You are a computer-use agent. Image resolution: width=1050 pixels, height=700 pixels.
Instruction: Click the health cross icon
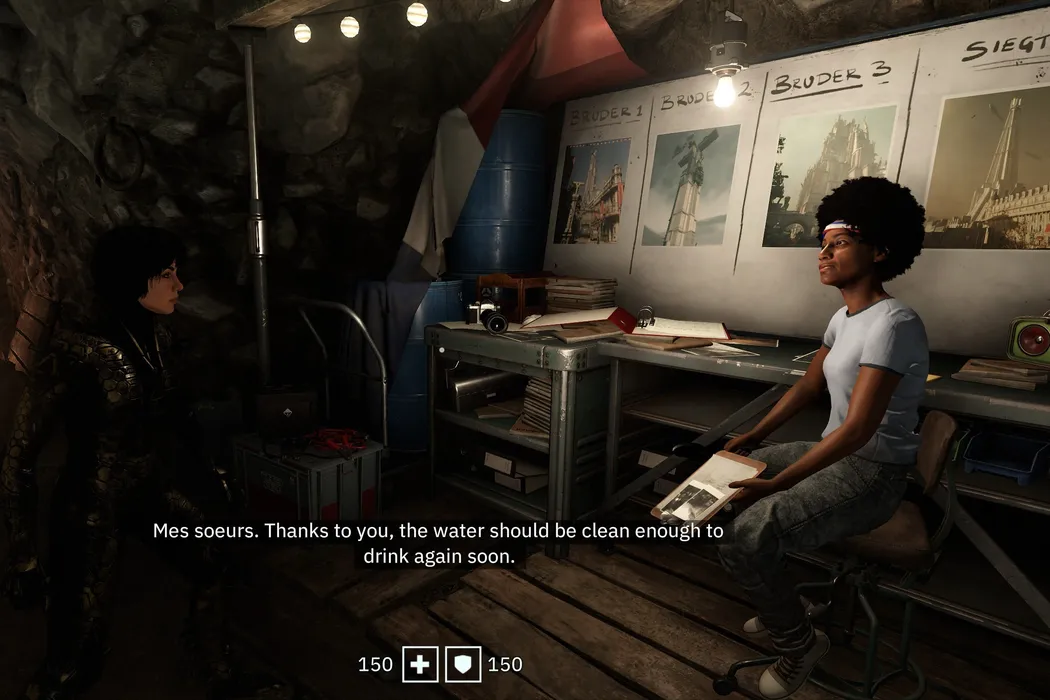[420, 664]
